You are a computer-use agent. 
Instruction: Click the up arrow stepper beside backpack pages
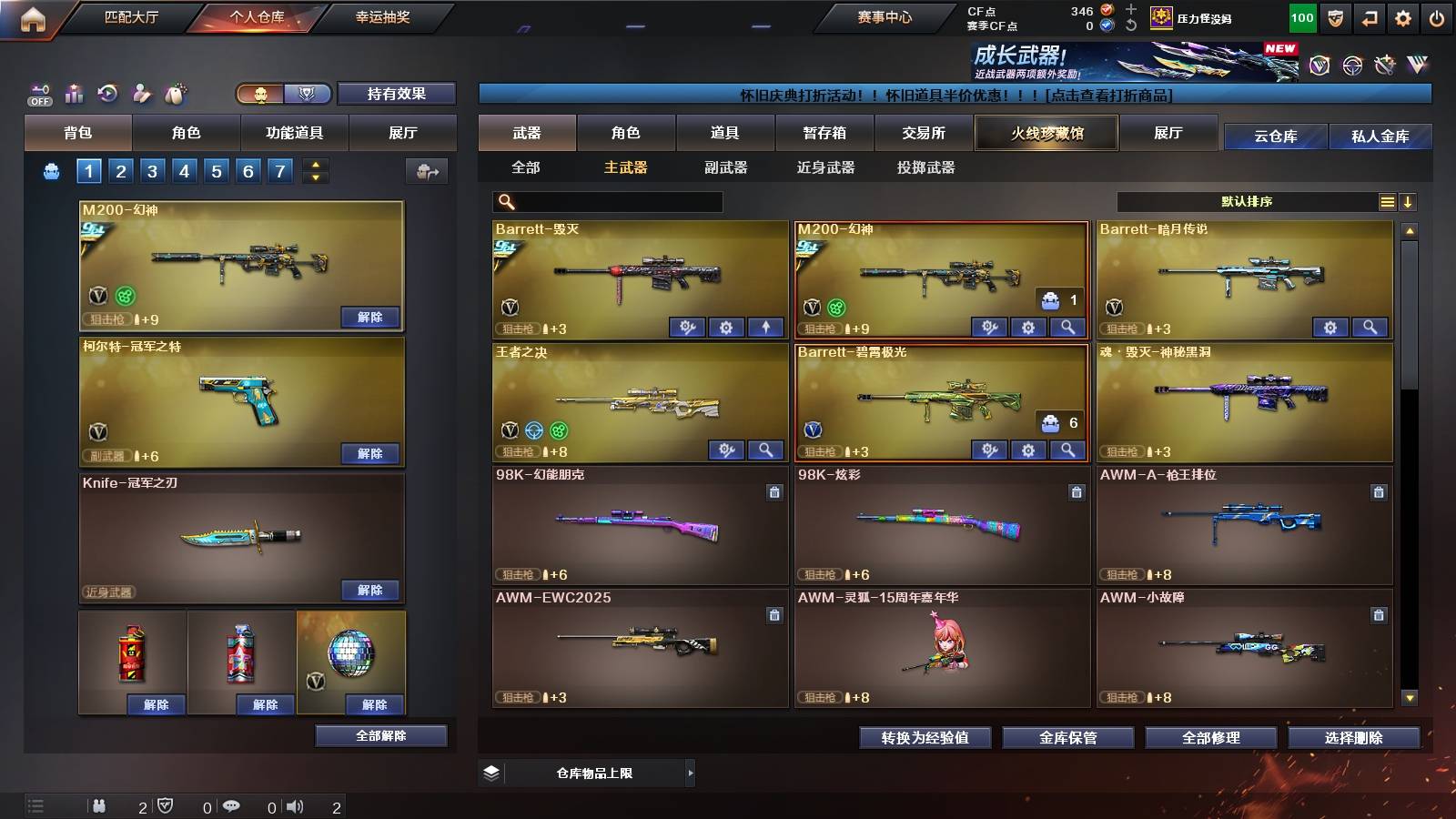316,165
